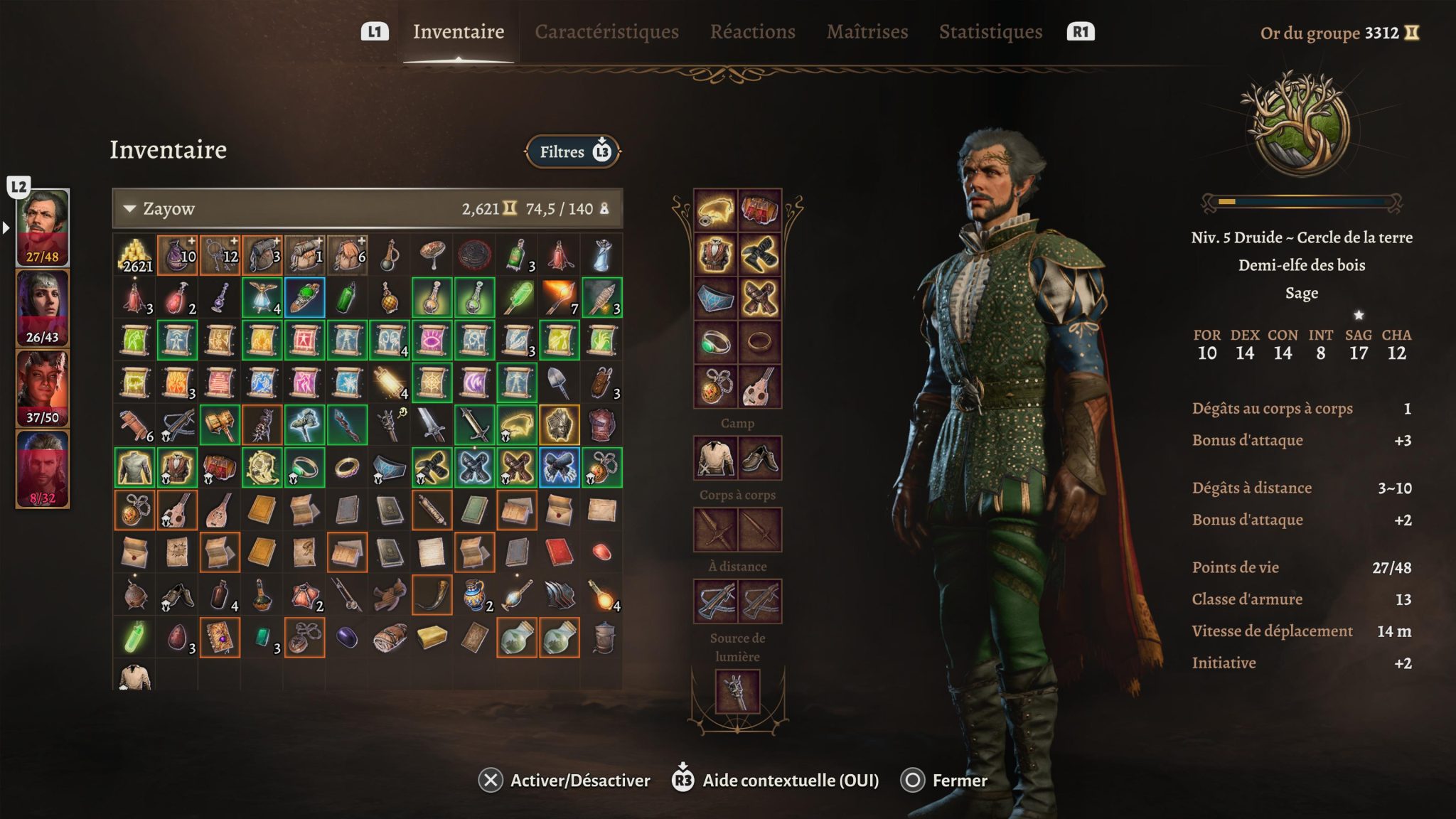Select the equipped emerald ring slot
The width and height of the screenshot is (1456, 819).
(715, 342)
